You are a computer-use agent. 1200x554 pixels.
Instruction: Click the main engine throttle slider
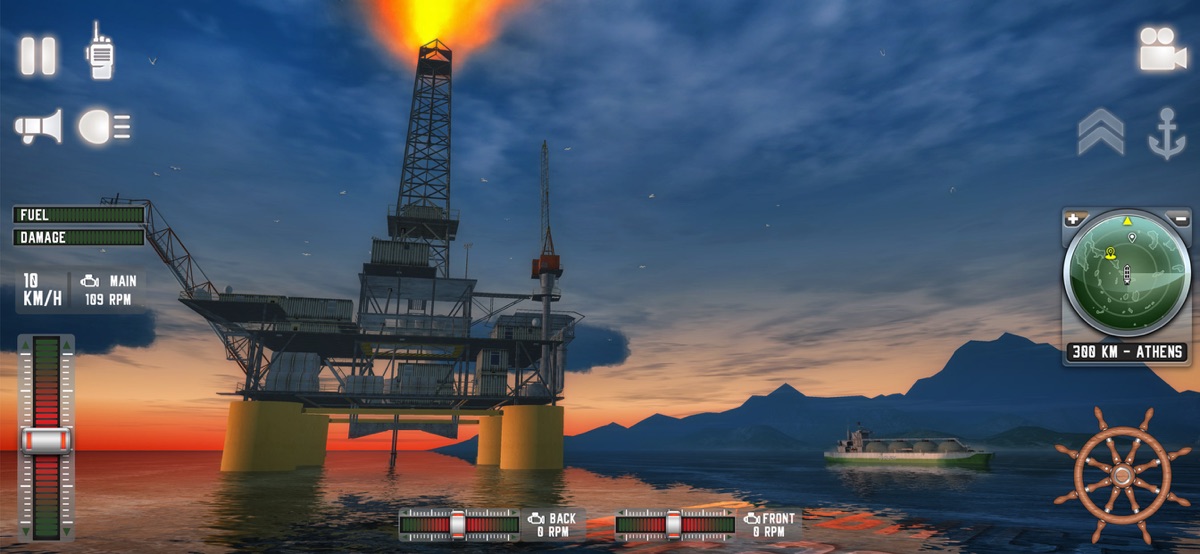(46, 438)
